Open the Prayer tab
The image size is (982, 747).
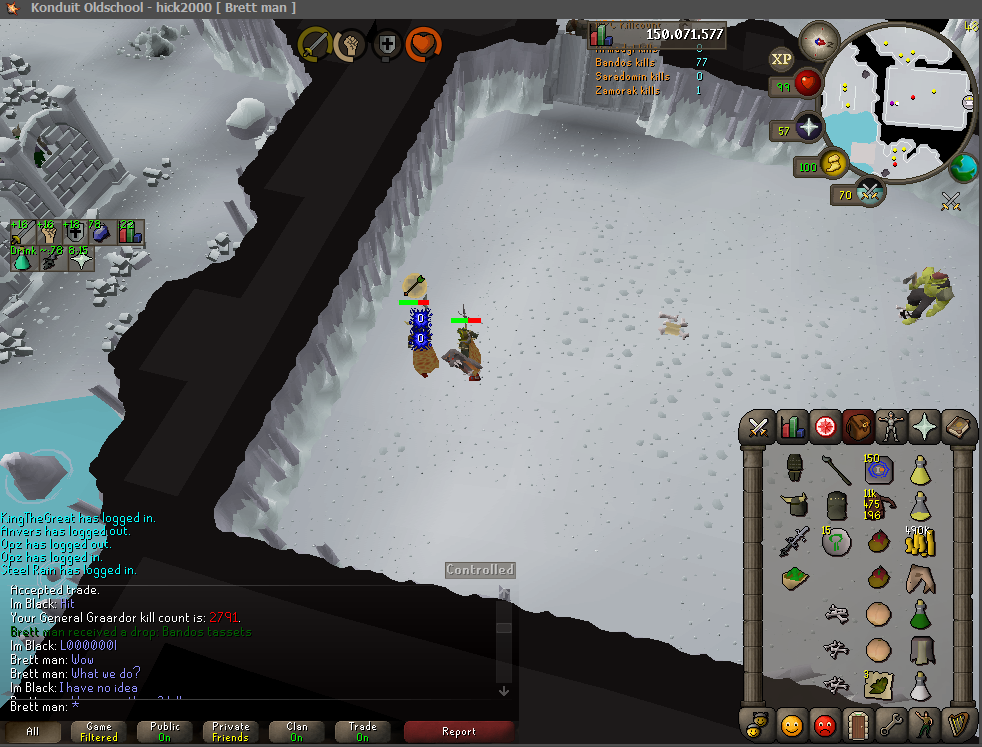click(925, 428)
